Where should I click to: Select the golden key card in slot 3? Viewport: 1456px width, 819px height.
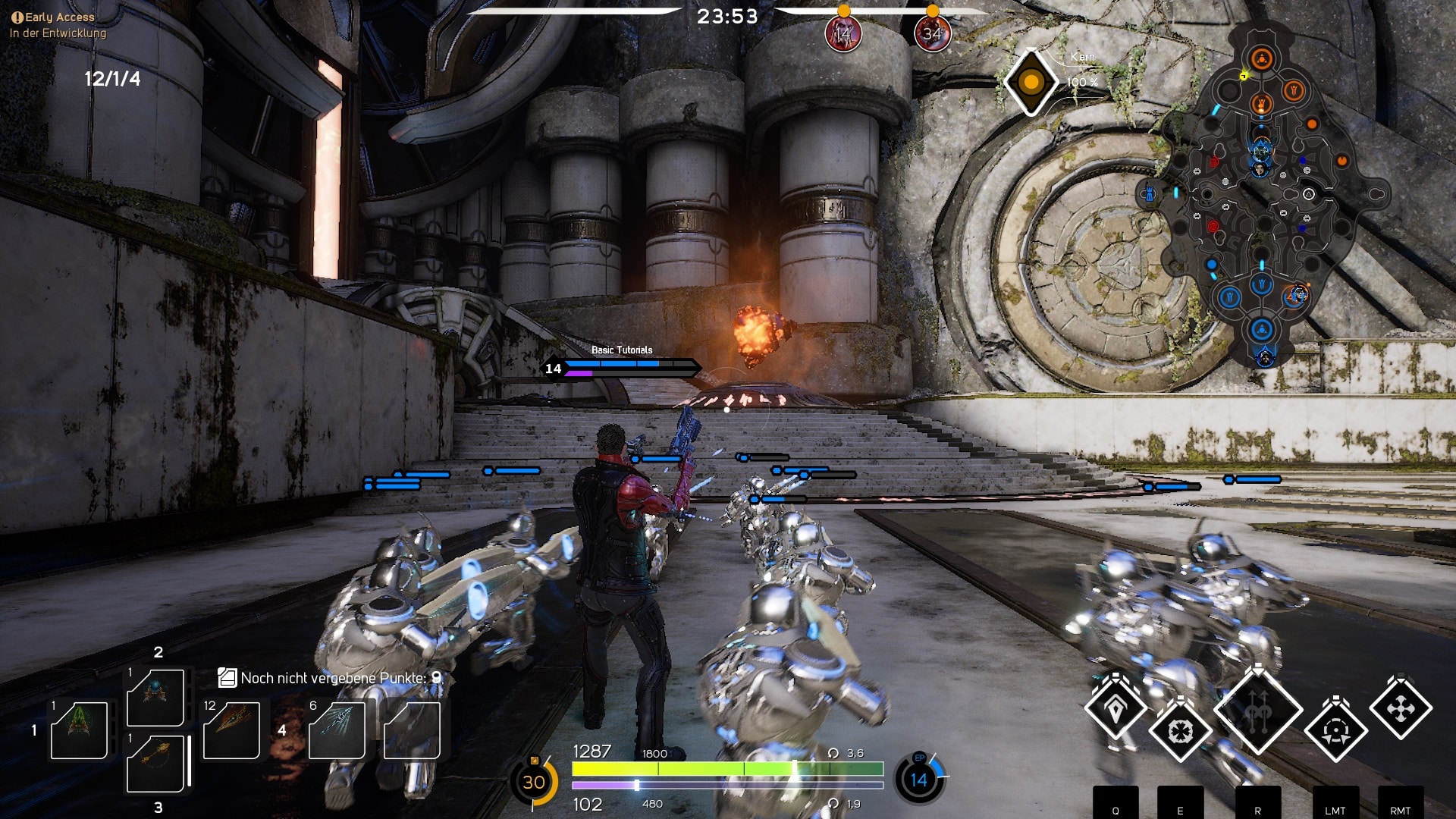(x=155, y=763)
